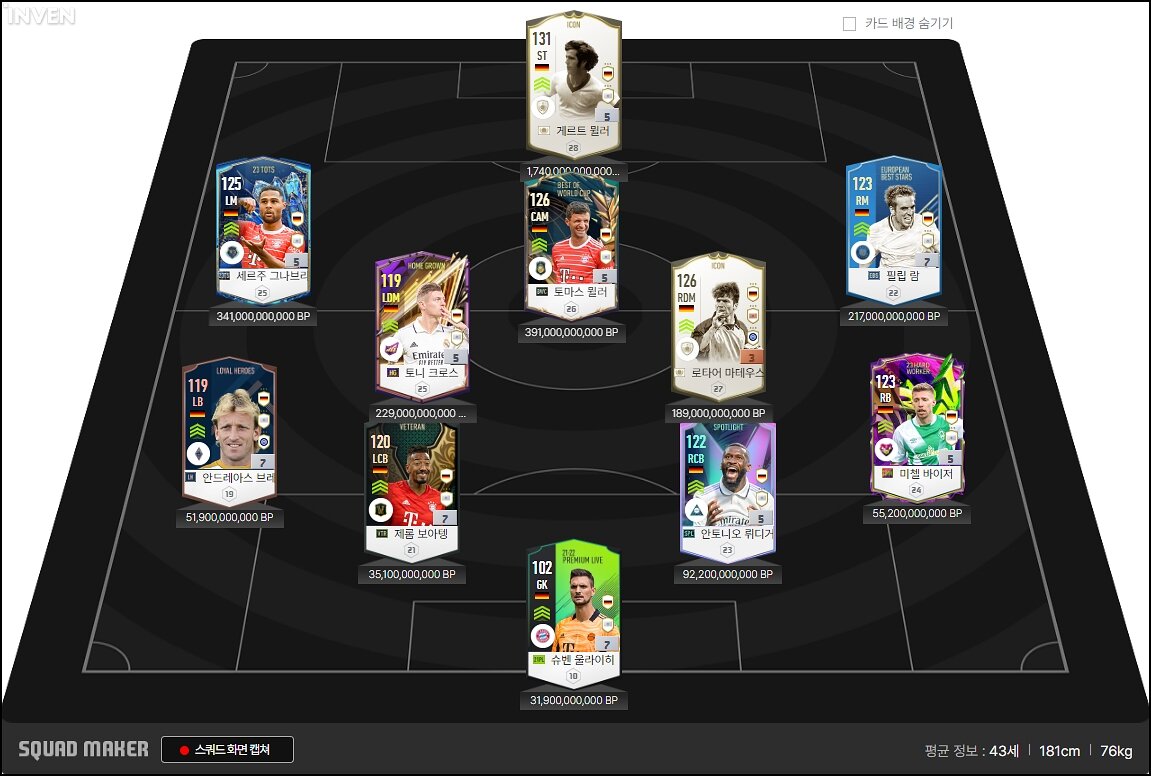Toggle the hide card background checkbox
Image resolution: width=1151 pixels, height=776 pixels.
point(850,23)
